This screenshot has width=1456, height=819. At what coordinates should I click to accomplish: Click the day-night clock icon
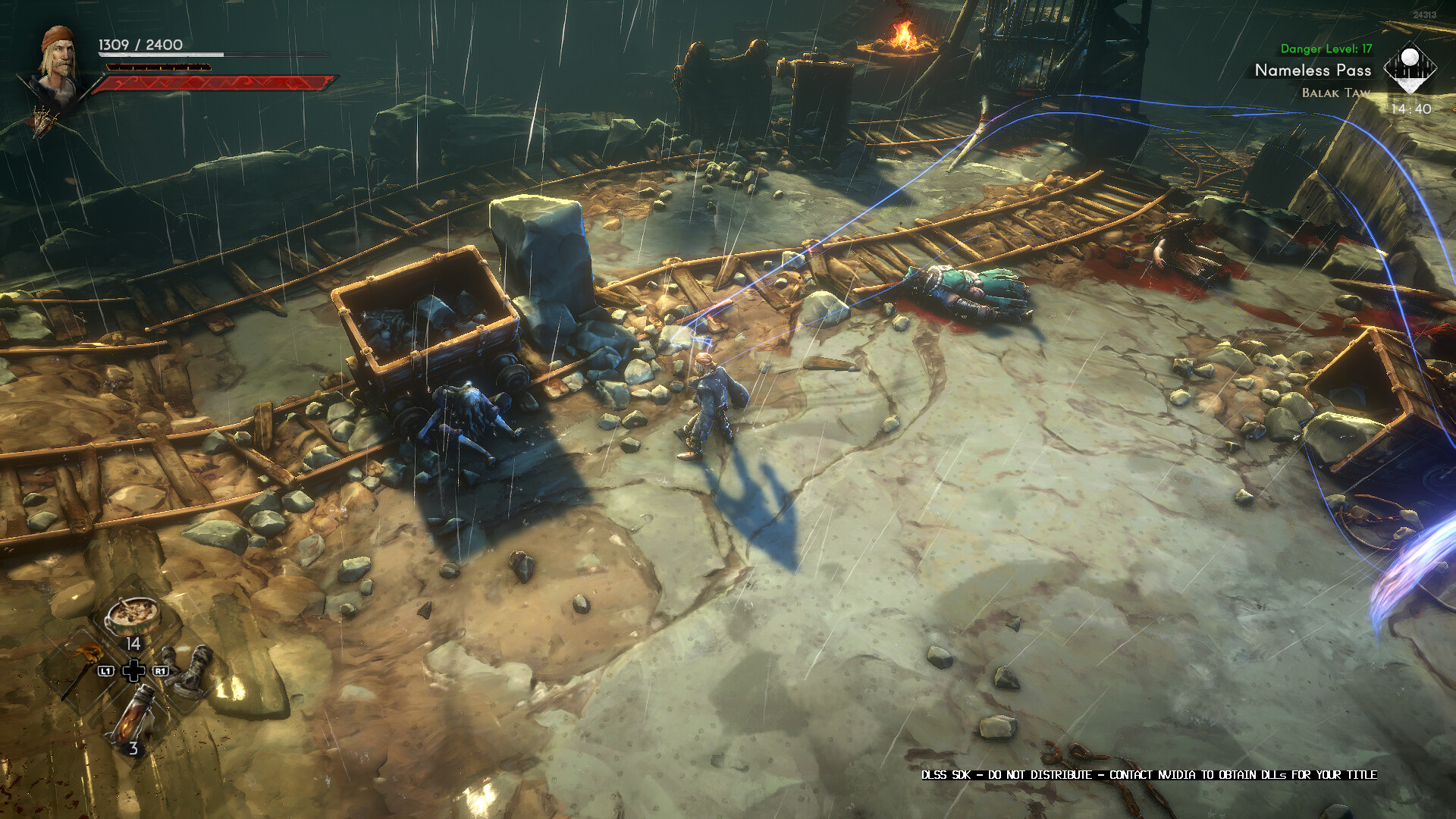1409,69
